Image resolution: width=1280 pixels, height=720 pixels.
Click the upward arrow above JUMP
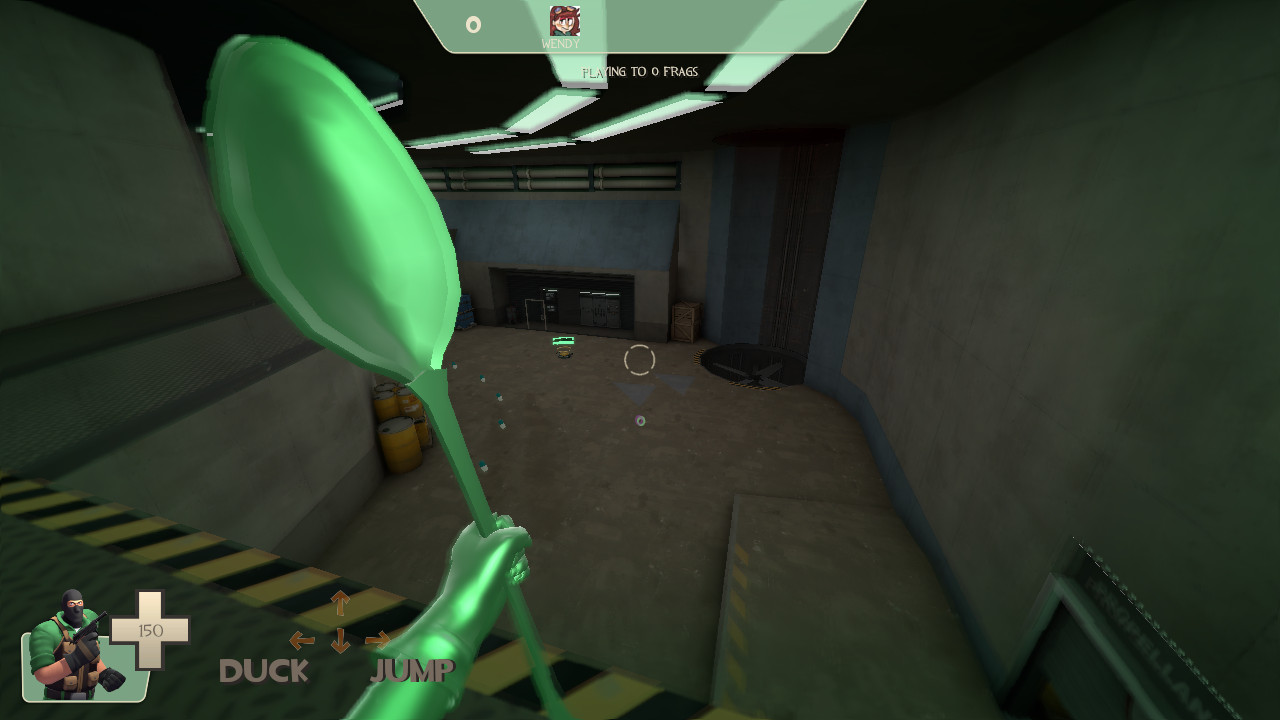click(x=340, y=601)
